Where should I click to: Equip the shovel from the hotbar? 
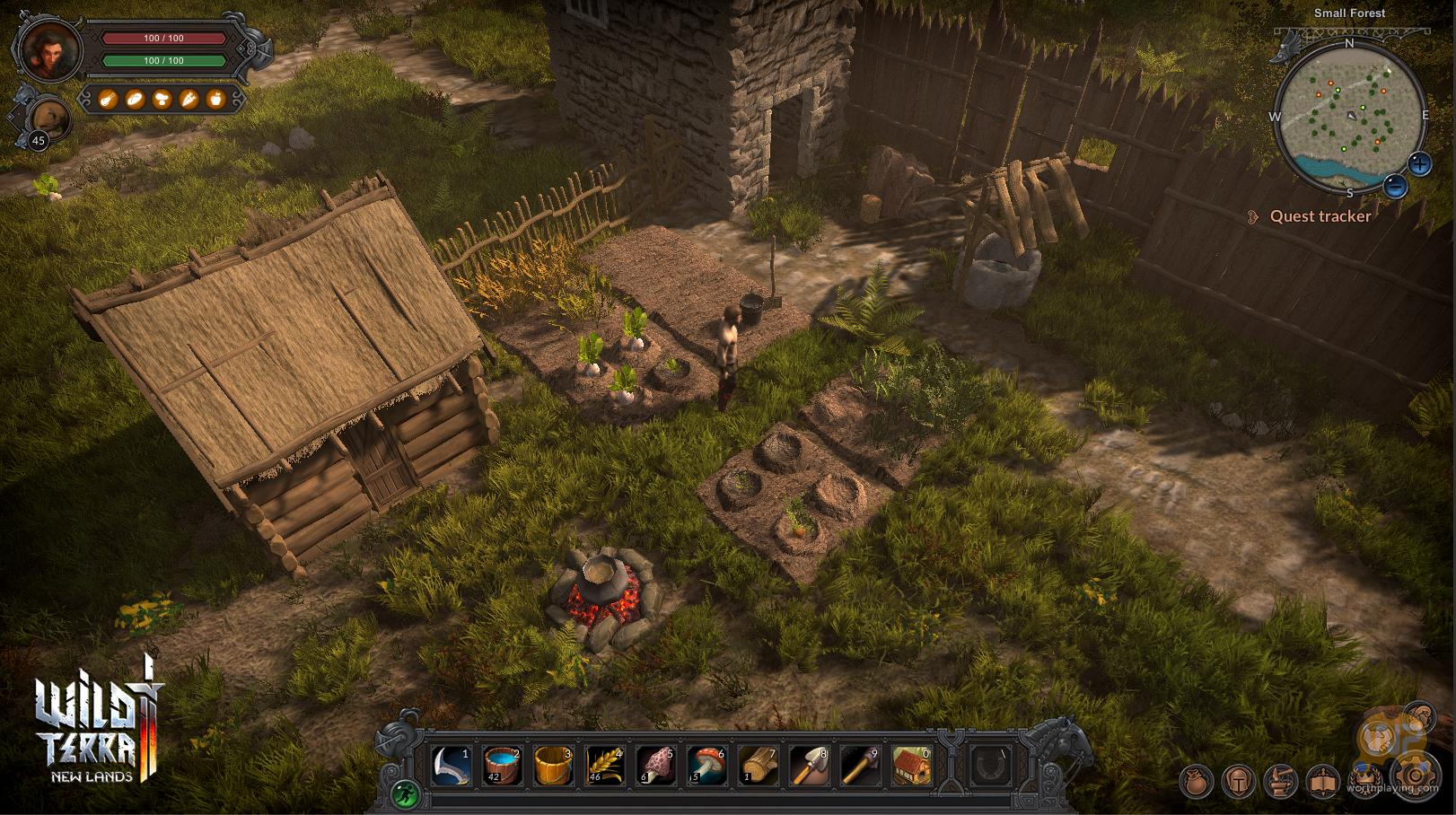[810, 767]
